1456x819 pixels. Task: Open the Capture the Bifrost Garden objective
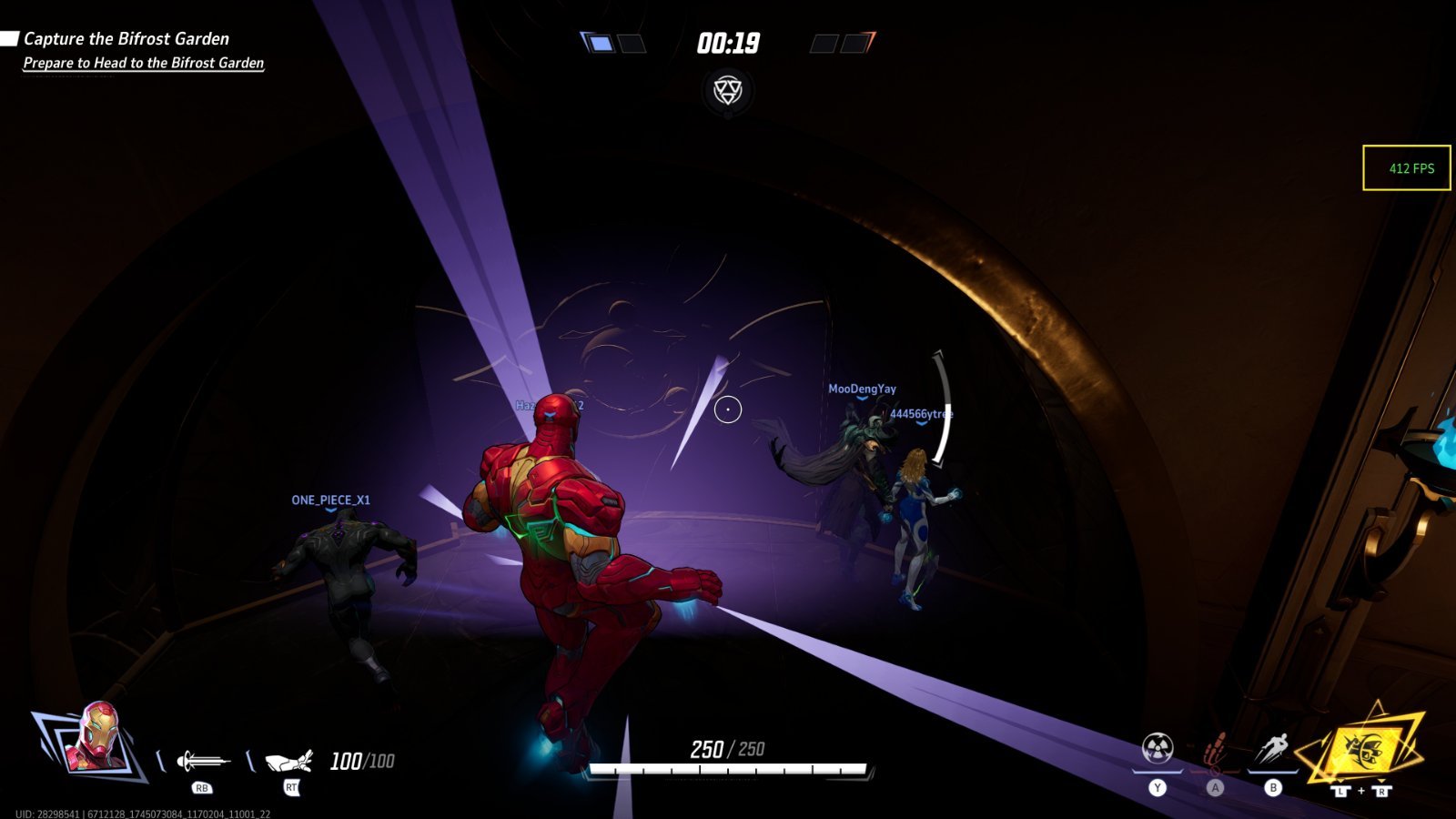coord(126,39)
